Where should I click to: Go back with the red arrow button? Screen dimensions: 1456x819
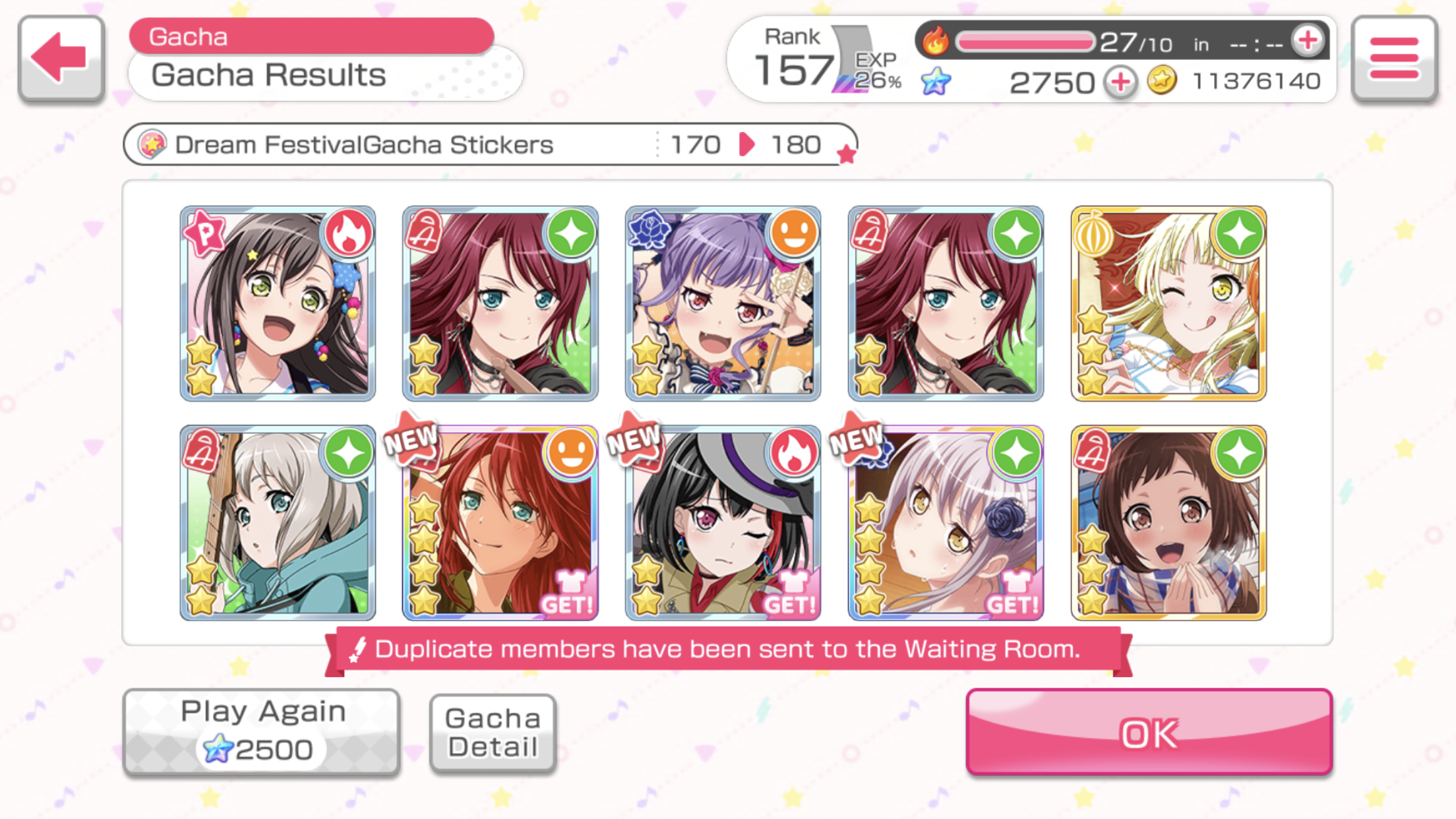(x=61, y=58)
